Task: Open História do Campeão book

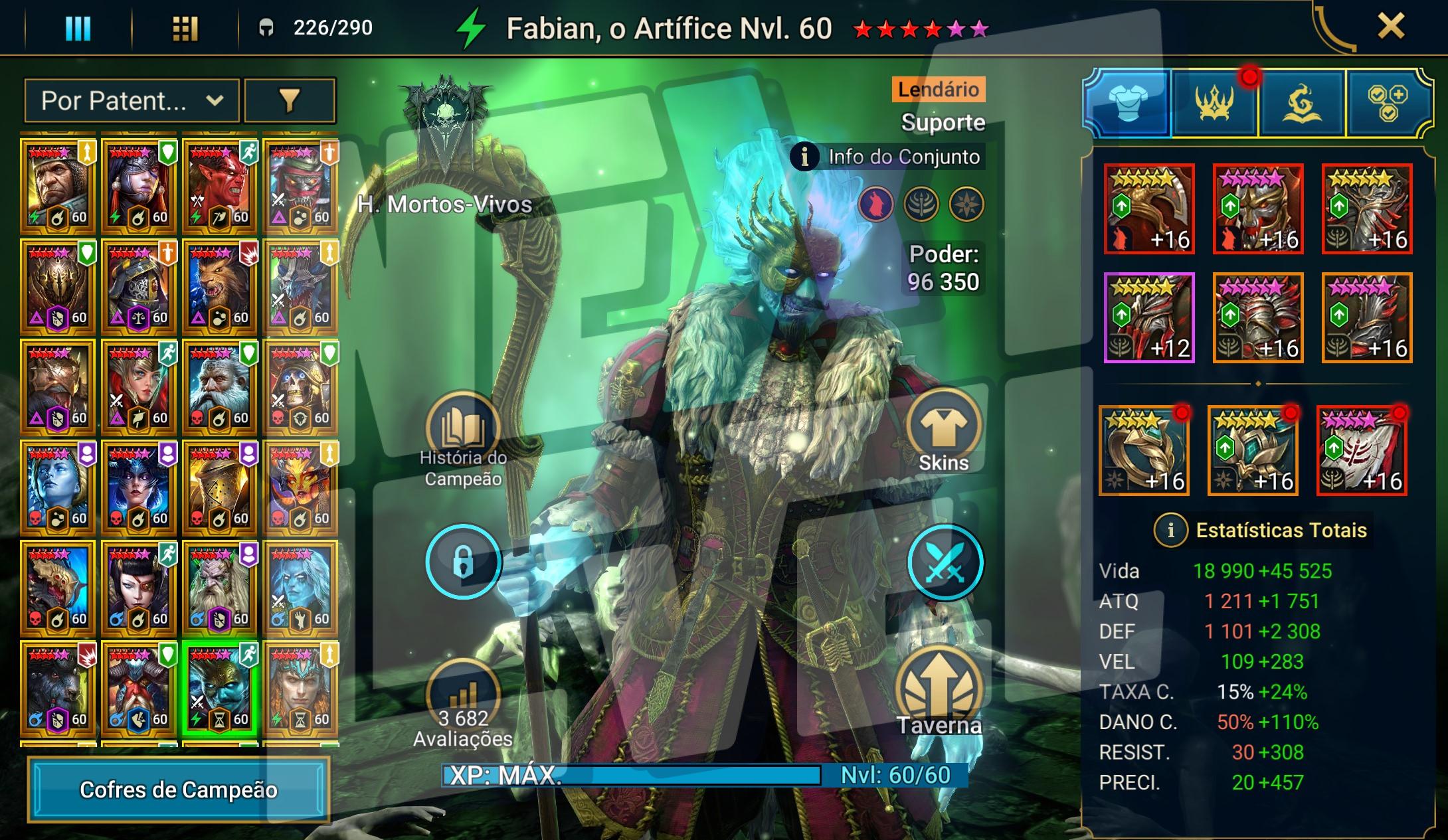Action: click(463, 428)
